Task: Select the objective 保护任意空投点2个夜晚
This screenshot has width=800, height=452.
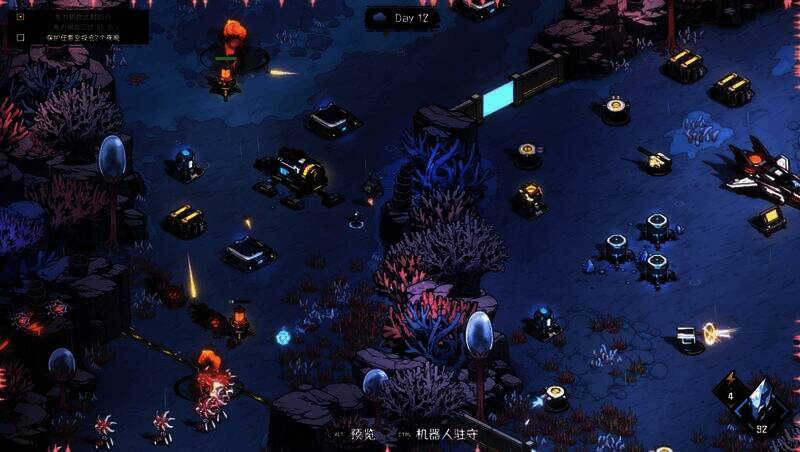Action: click(82, 37)
